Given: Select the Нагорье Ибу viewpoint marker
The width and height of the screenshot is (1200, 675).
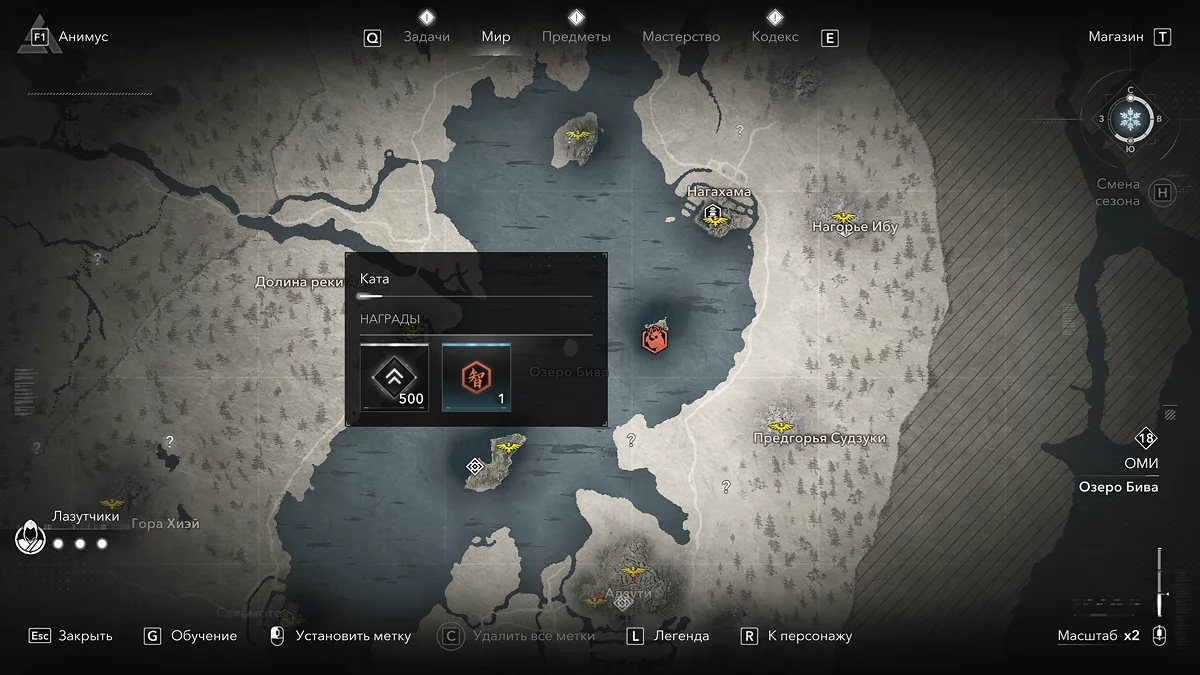Looking at the screenshot, I should point(844,217).
